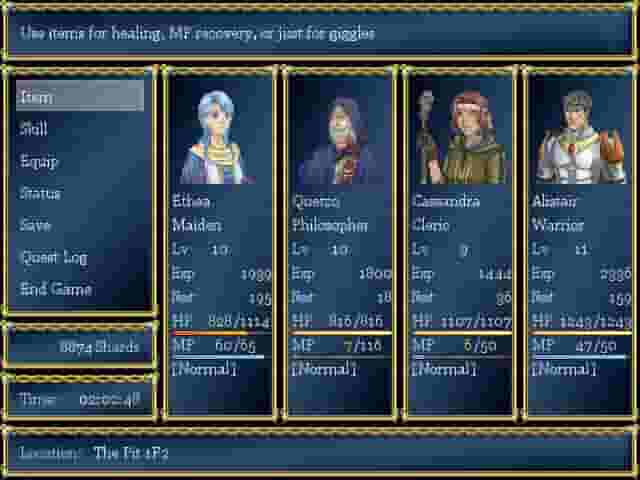Select Alistair the Warrior's party card
Viewport: 640px width, 480px height.
[x=581, y=240]
